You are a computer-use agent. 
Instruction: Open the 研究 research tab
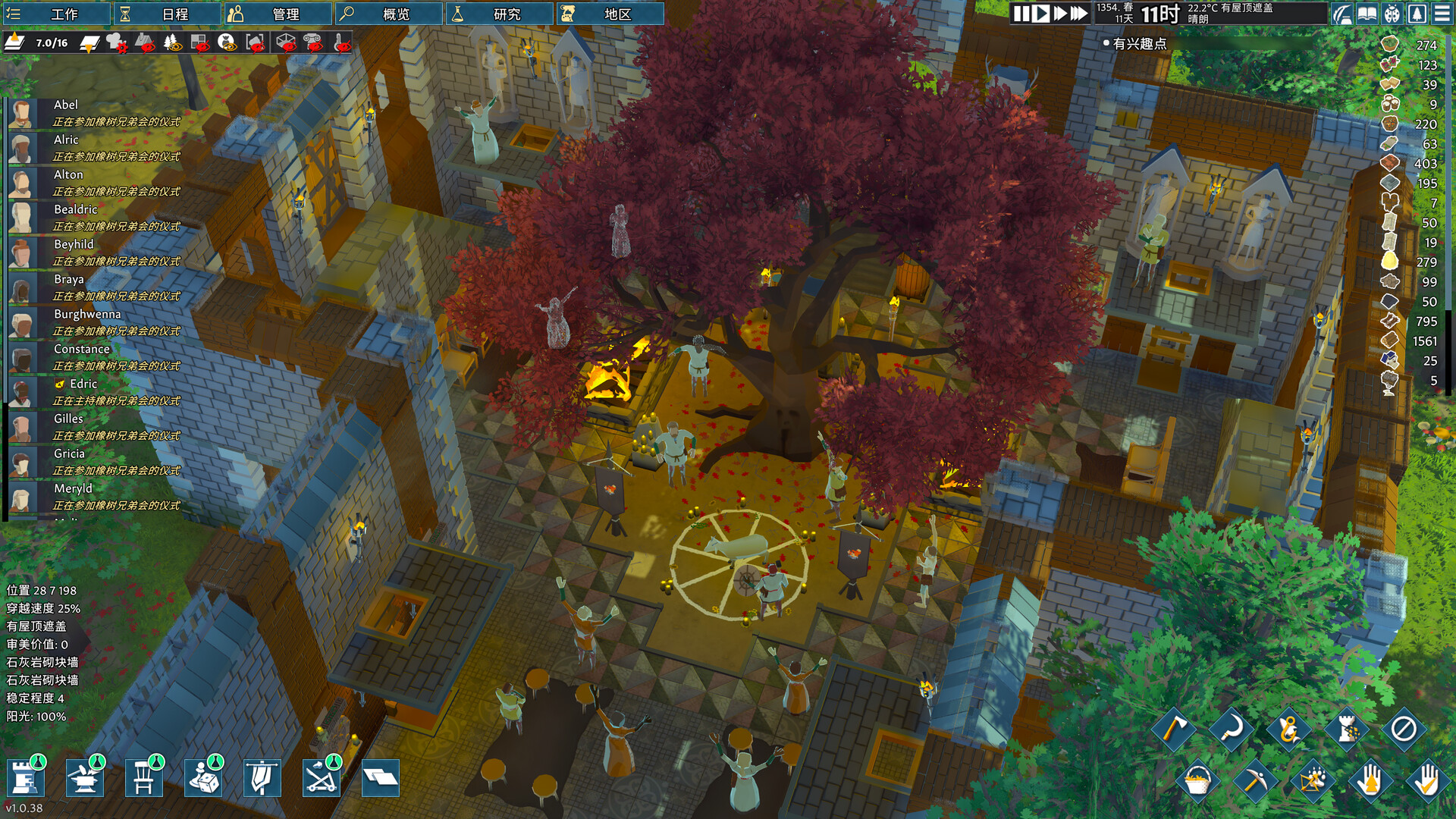pos(499,14)
